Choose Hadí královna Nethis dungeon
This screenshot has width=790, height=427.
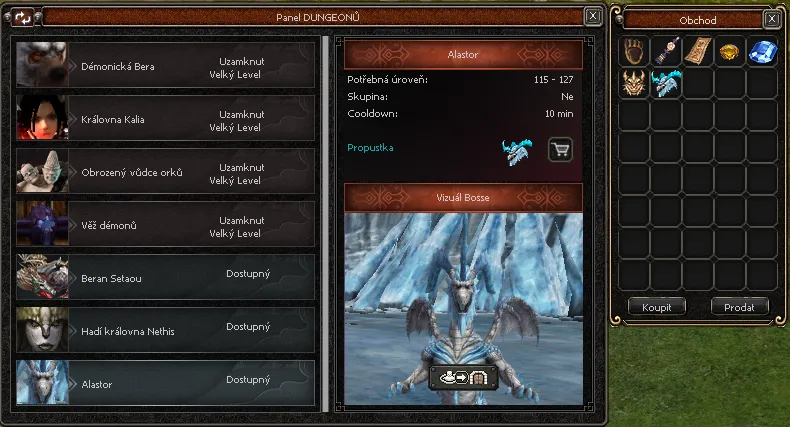(165, 331)
